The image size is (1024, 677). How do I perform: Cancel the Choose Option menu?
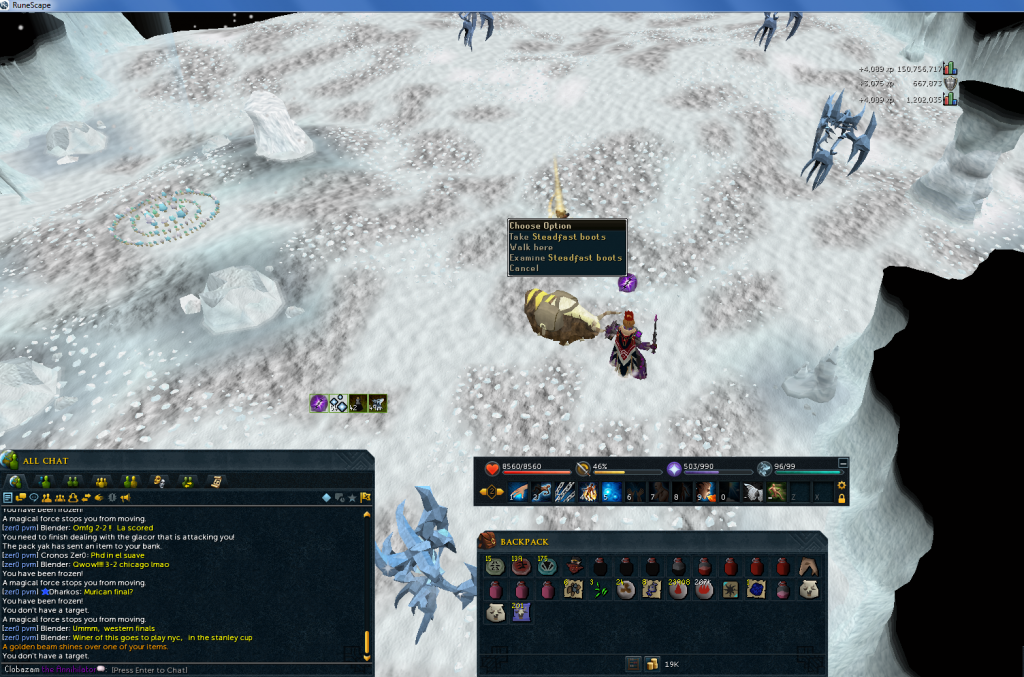[524, 268]
